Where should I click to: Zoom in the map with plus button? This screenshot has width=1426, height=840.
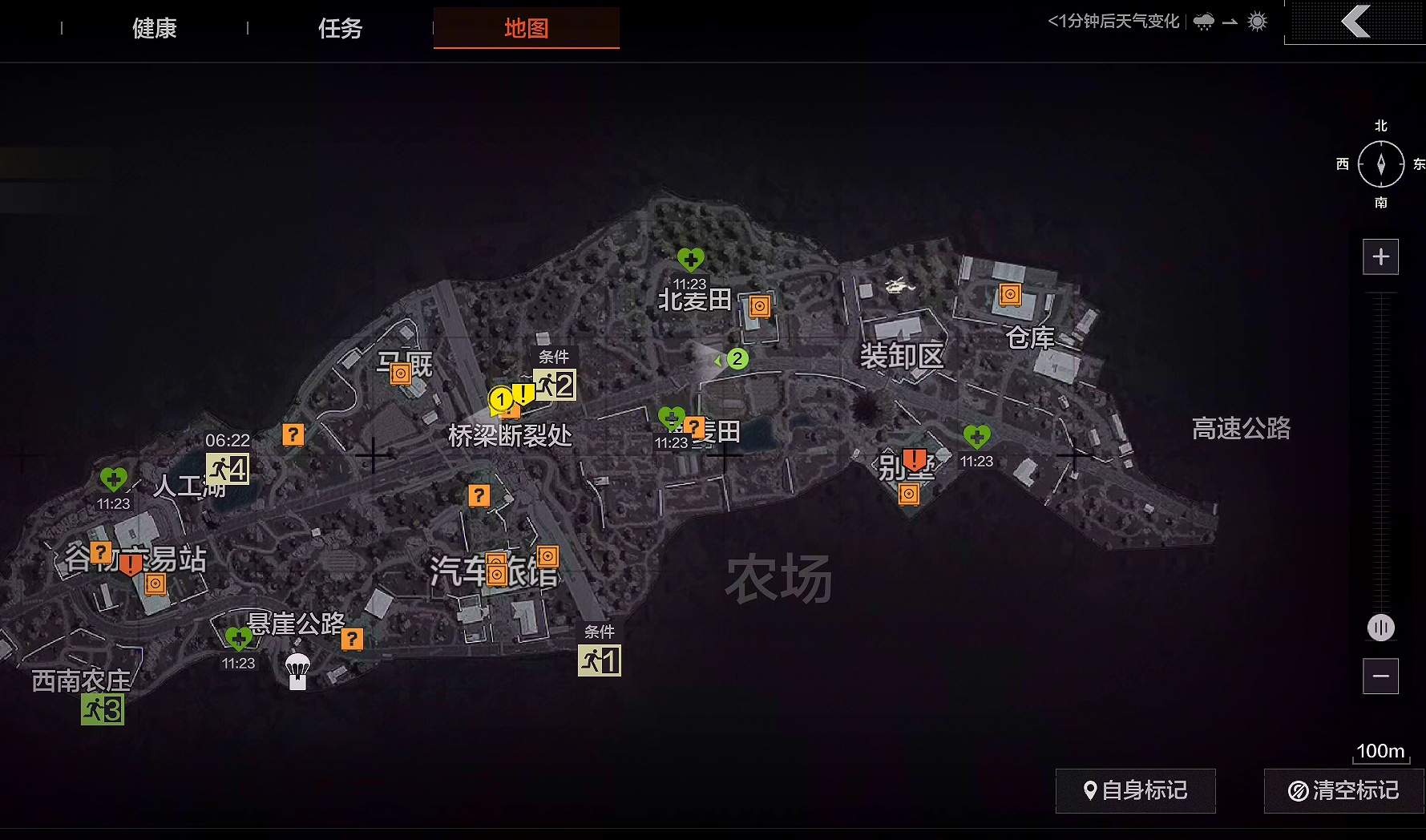1380,257
